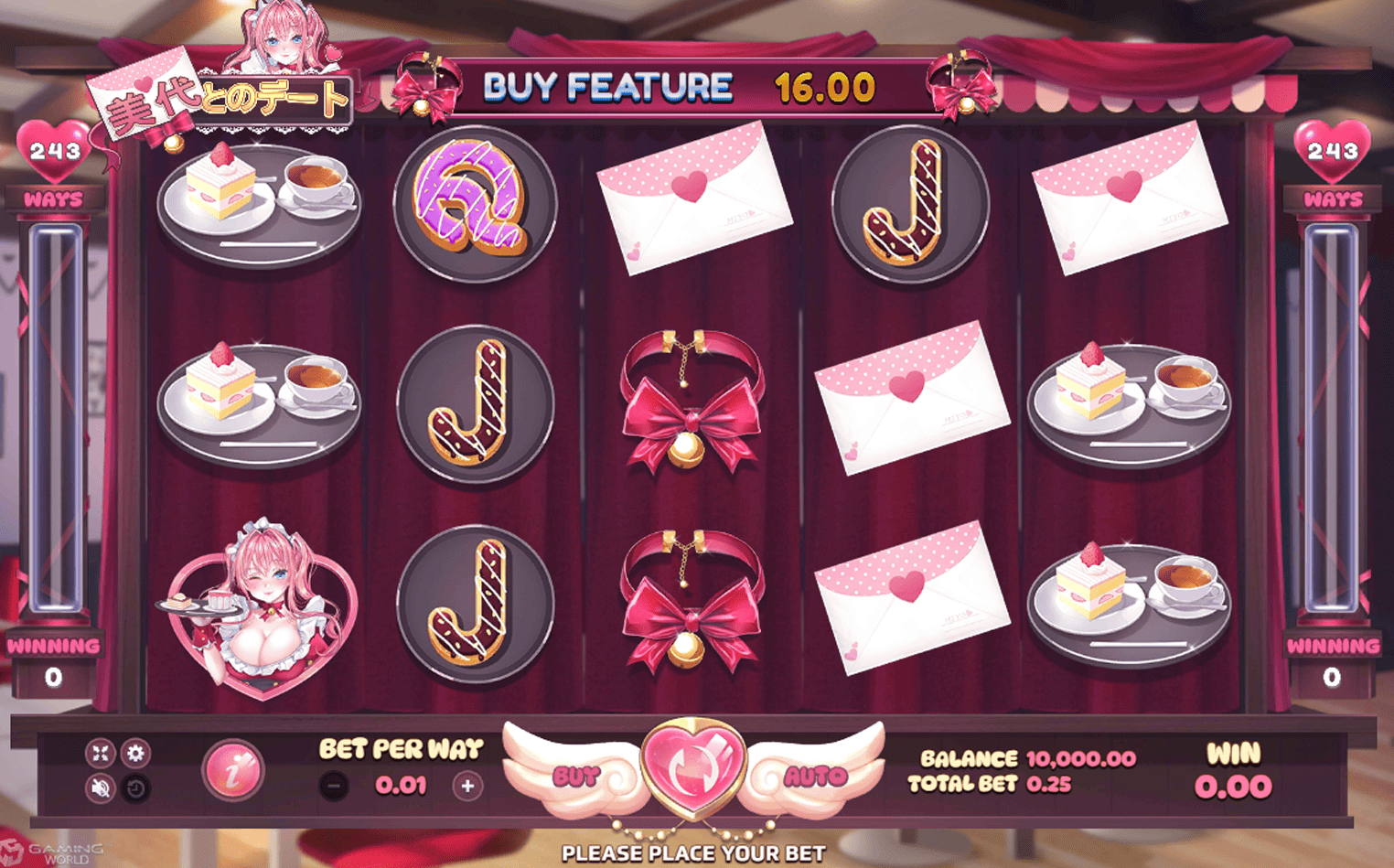Toggle fullscreen with the arrows icon
Image resolution: width=1394 pixels, height=868 pixels.
[x=100, y=753]
